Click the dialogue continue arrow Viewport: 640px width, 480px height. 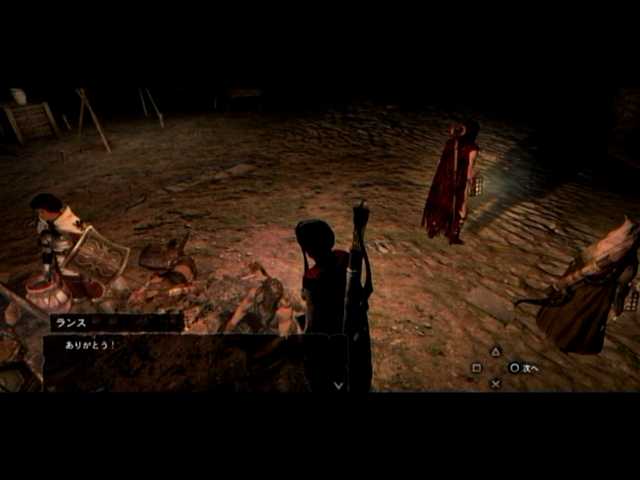(x=338, y=384)
